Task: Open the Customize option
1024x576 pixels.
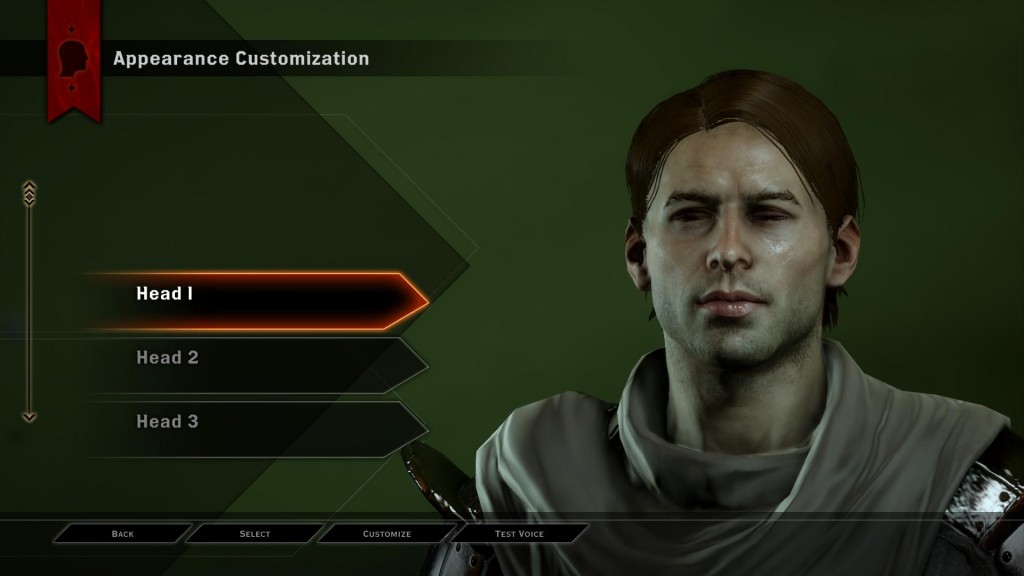Action: tap(387, 534)
